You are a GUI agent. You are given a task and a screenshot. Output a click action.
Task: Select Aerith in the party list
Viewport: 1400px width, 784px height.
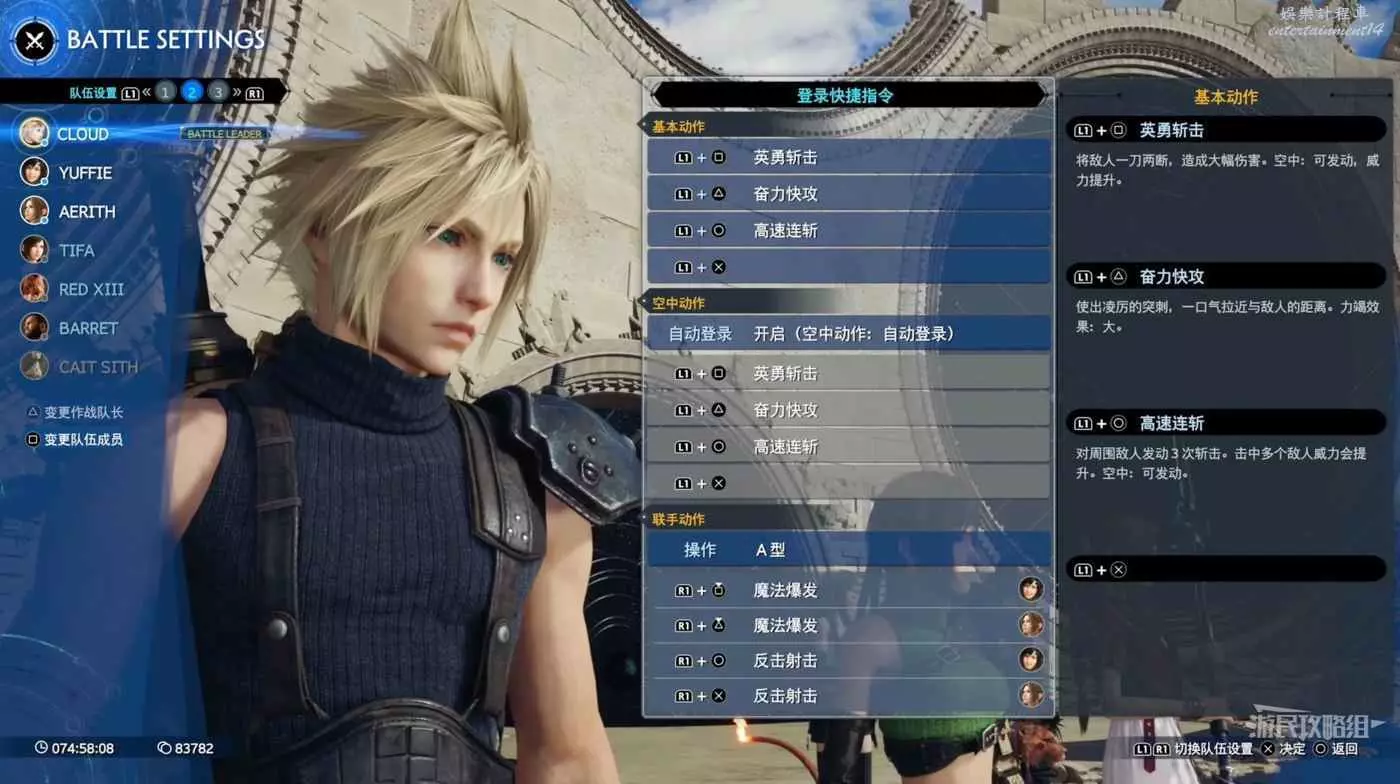click(86, 212)
